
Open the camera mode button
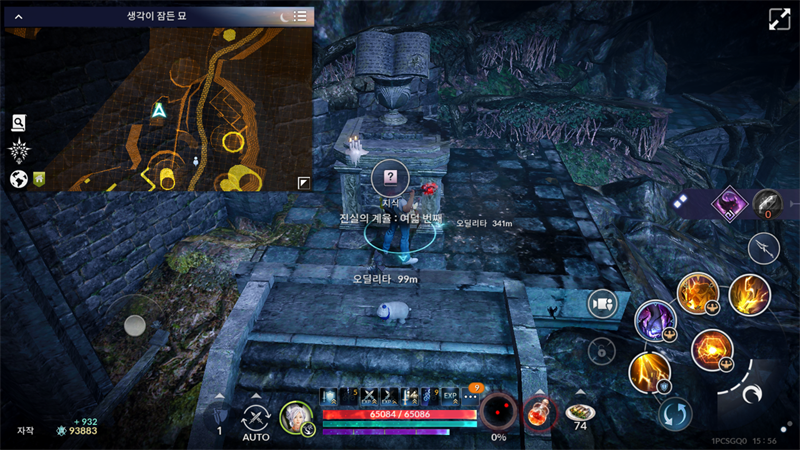pos(600,304)
